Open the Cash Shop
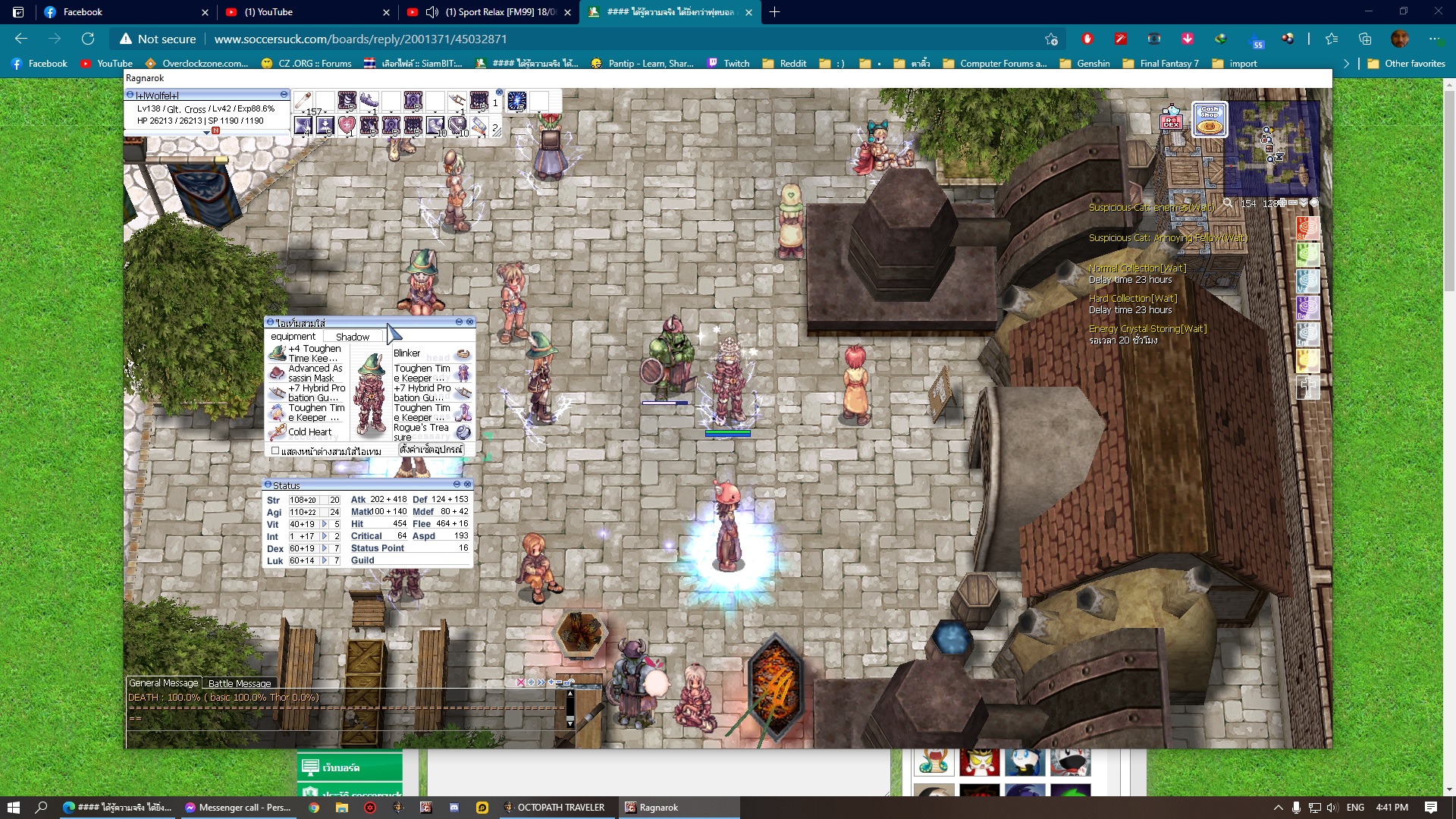1456x819 pixels. (x=1210, y=120)
